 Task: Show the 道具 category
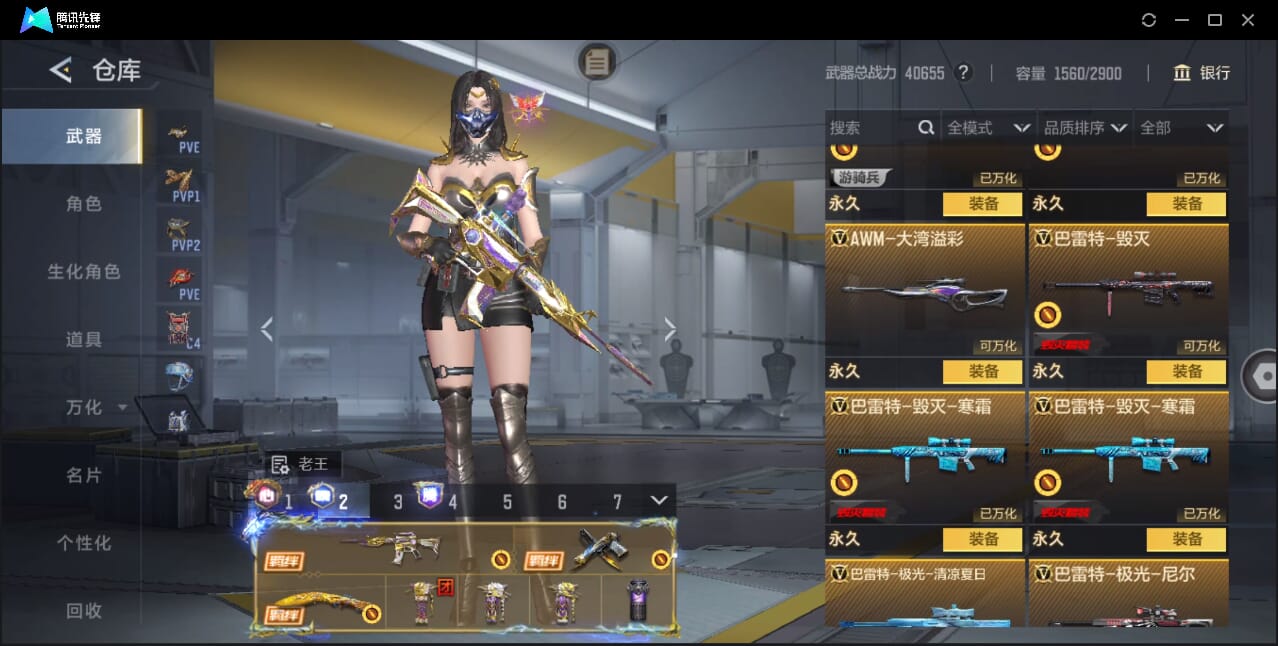(x=84, y=340)
